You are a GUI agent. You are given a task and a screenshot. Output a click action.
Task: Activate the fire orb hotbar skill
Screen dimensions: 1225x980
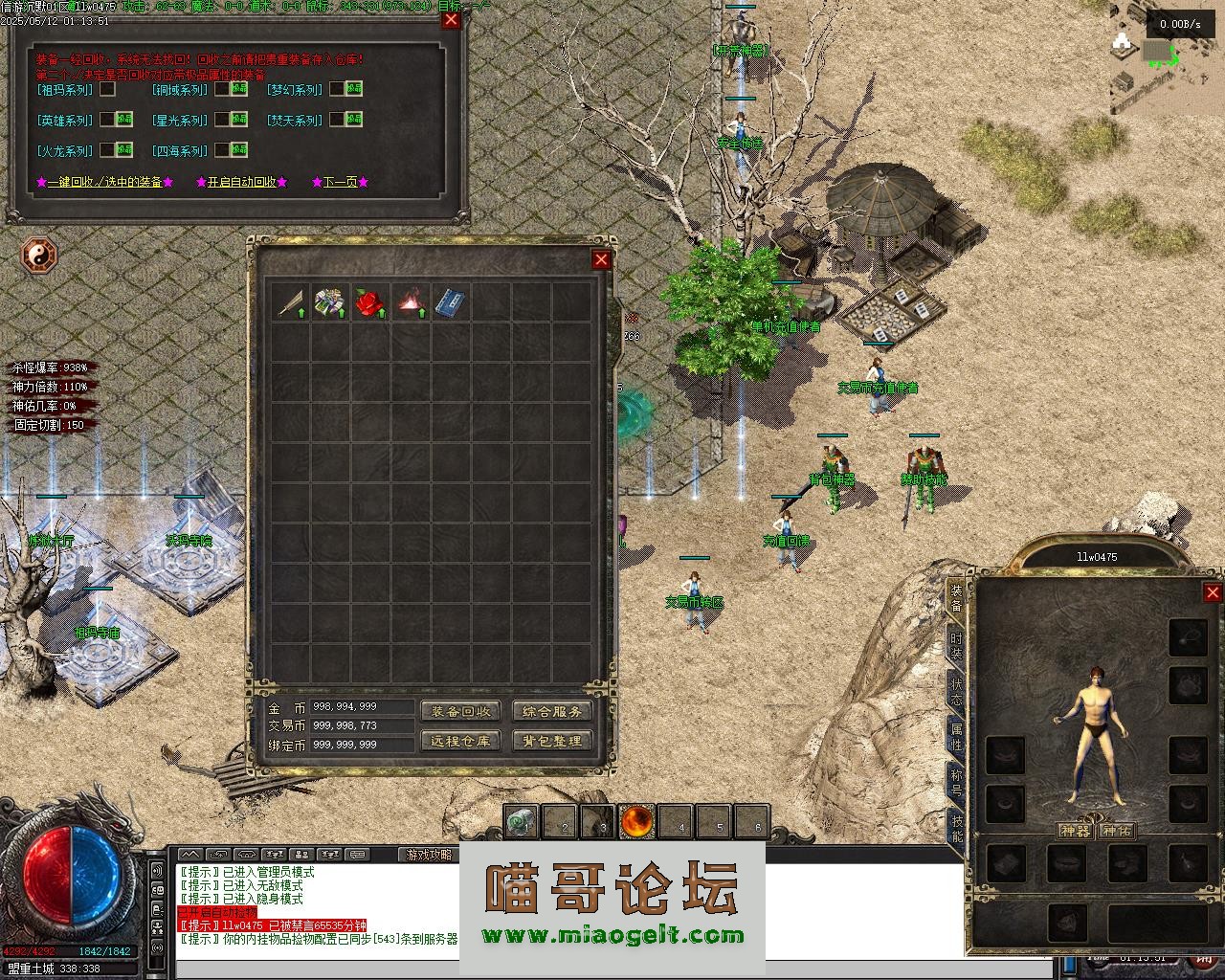[637, 821]
